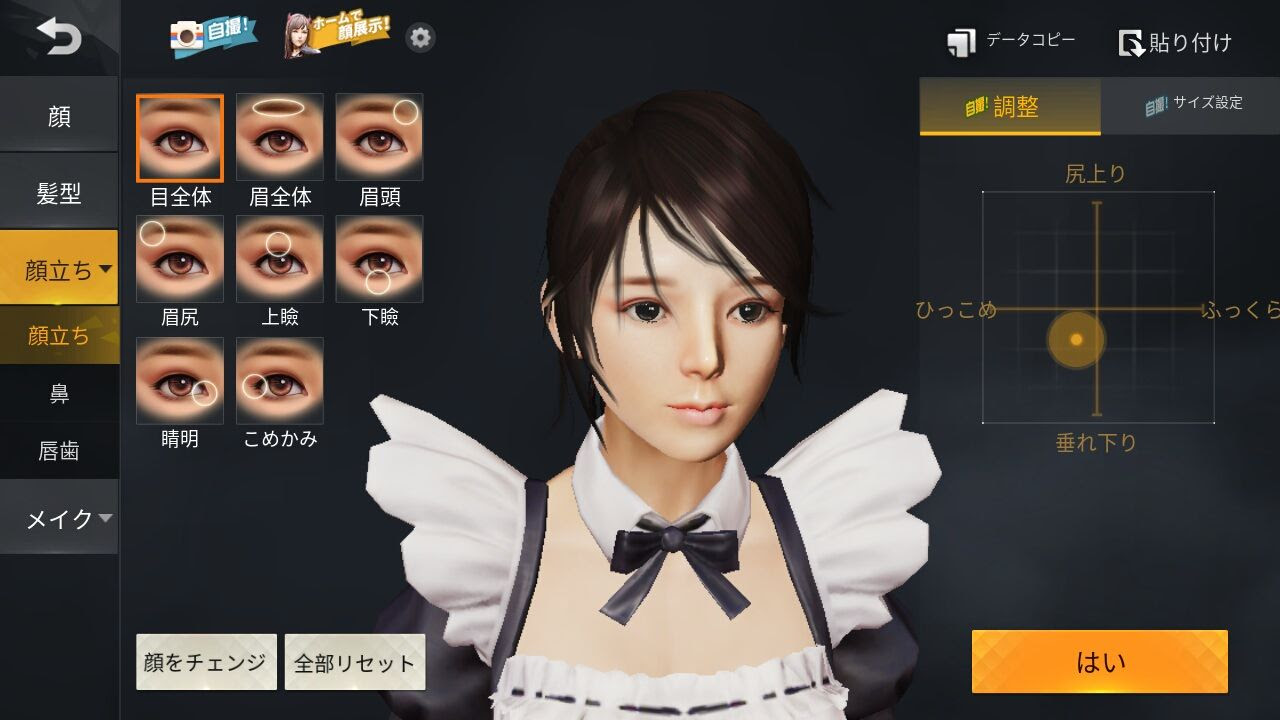Choose 貼り付け to paste data
This screenshot has height=720, width=1280.
1175,42
